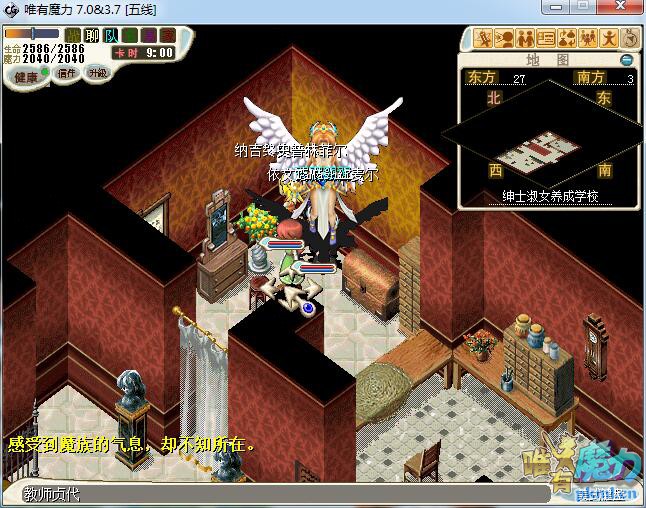This screenshot has height=508, width=646.
Task: Select the talking head chat action icon
Action: click(504, 39)
